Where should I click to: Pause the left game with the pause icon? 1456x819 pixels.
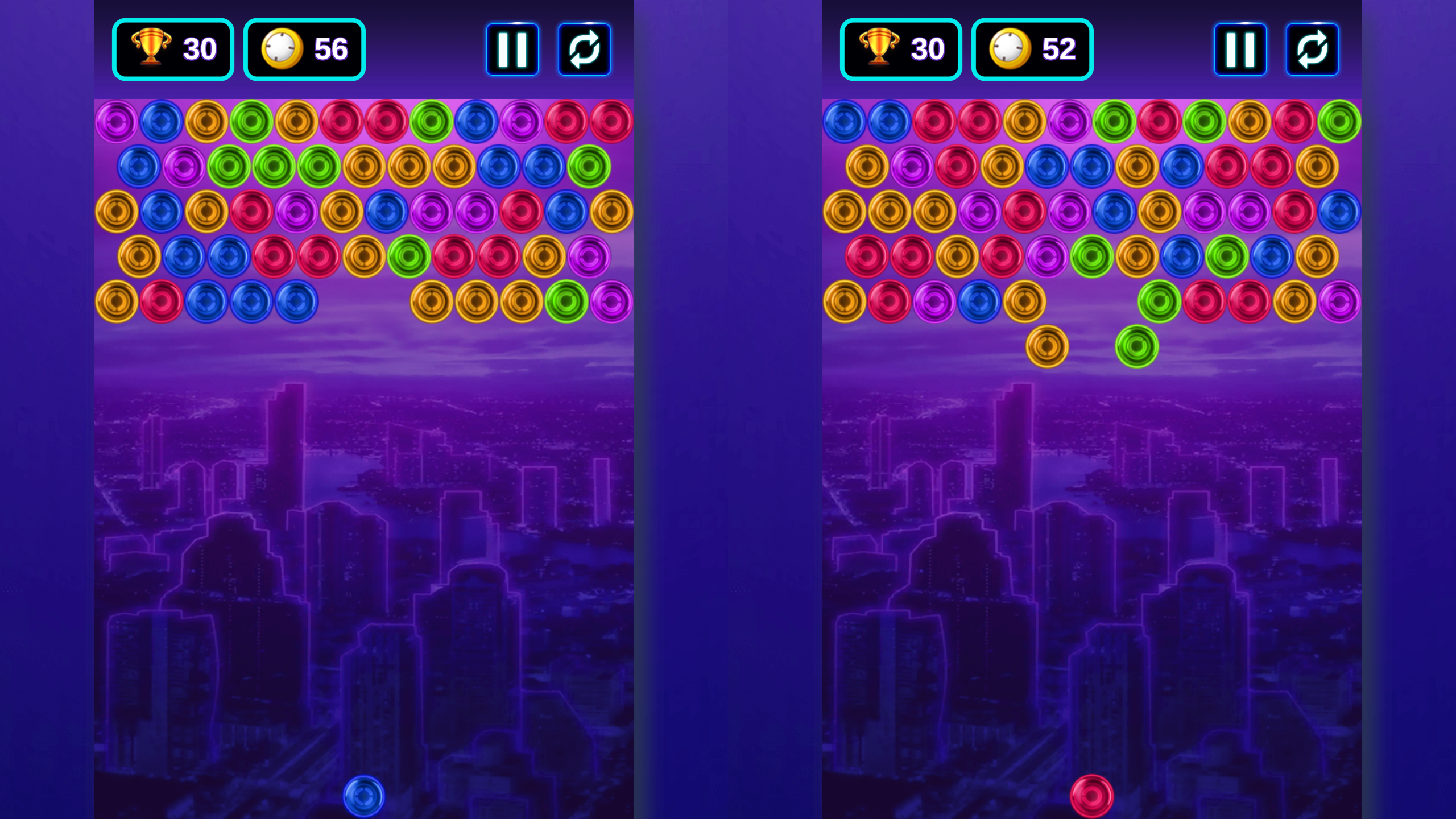(x=512, y=48)
